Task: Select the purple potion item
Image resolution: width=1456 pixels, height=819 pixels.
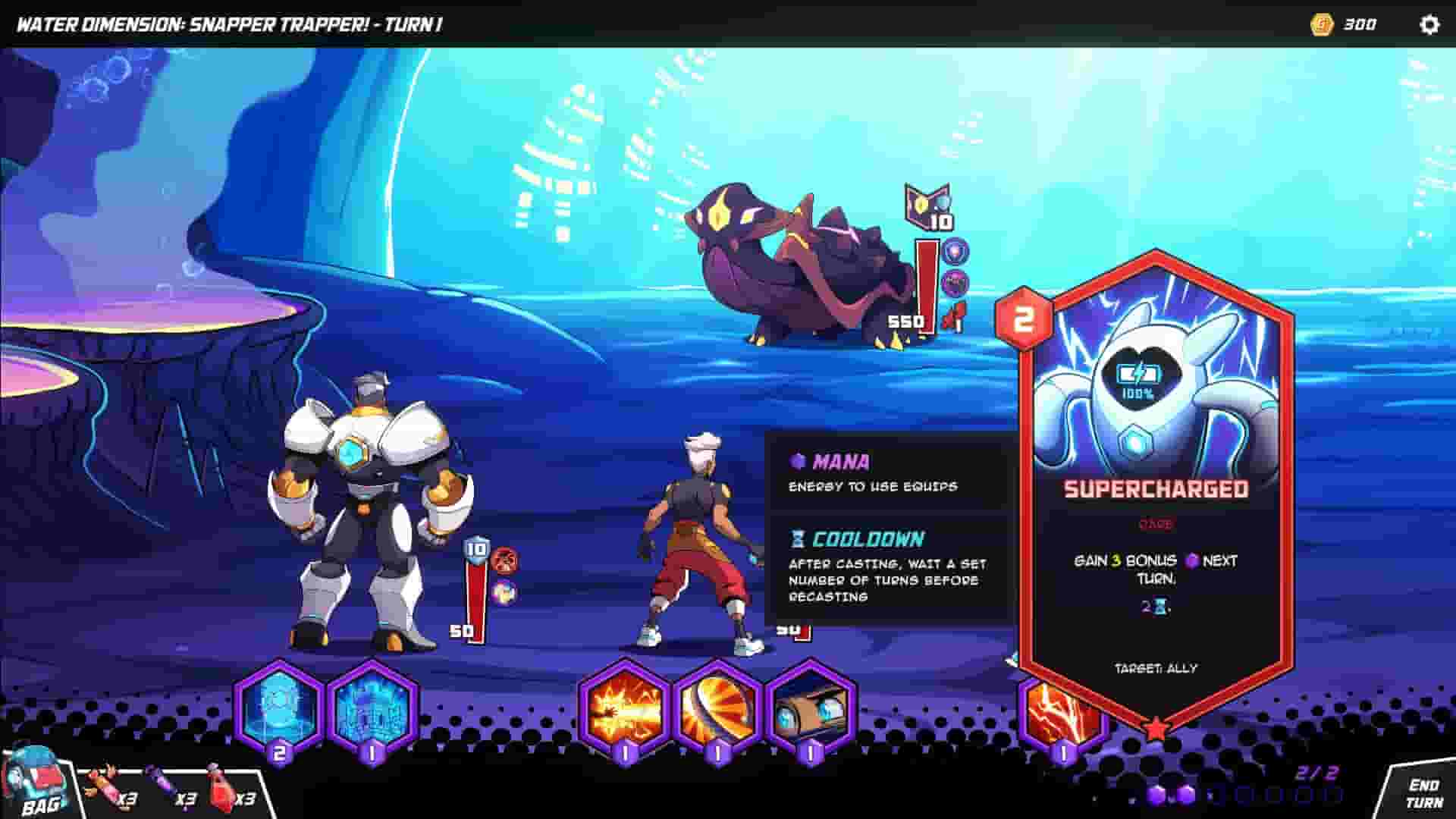Action: (162, 789)
